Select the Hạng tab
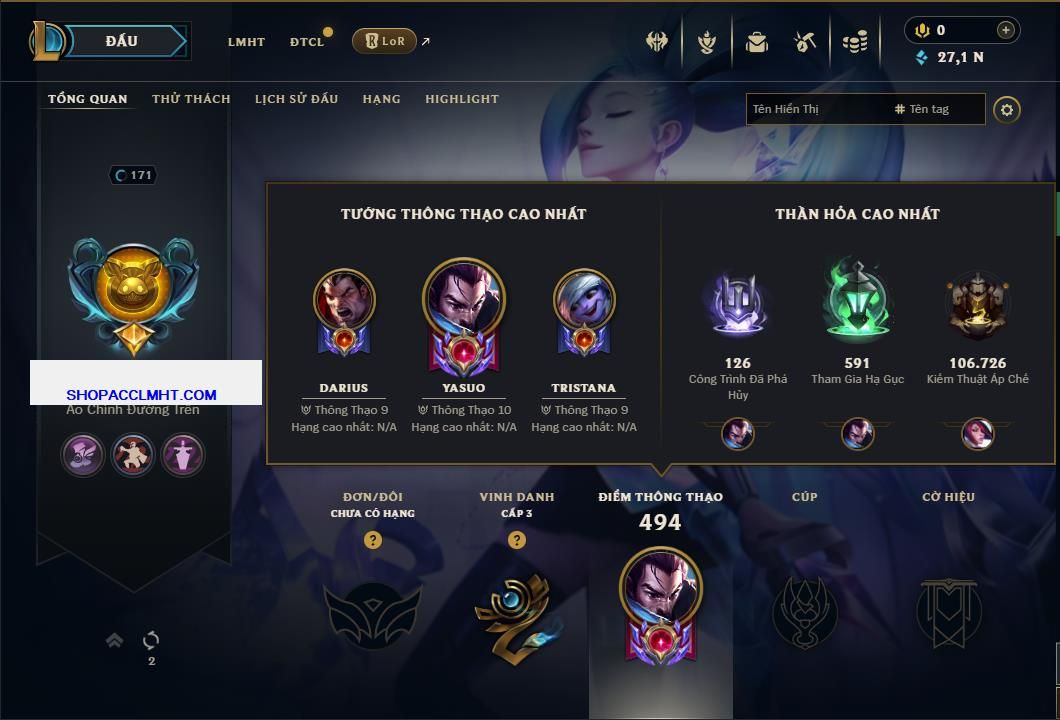This screenshot has height=720, width=1060. [x=381, y=99]
